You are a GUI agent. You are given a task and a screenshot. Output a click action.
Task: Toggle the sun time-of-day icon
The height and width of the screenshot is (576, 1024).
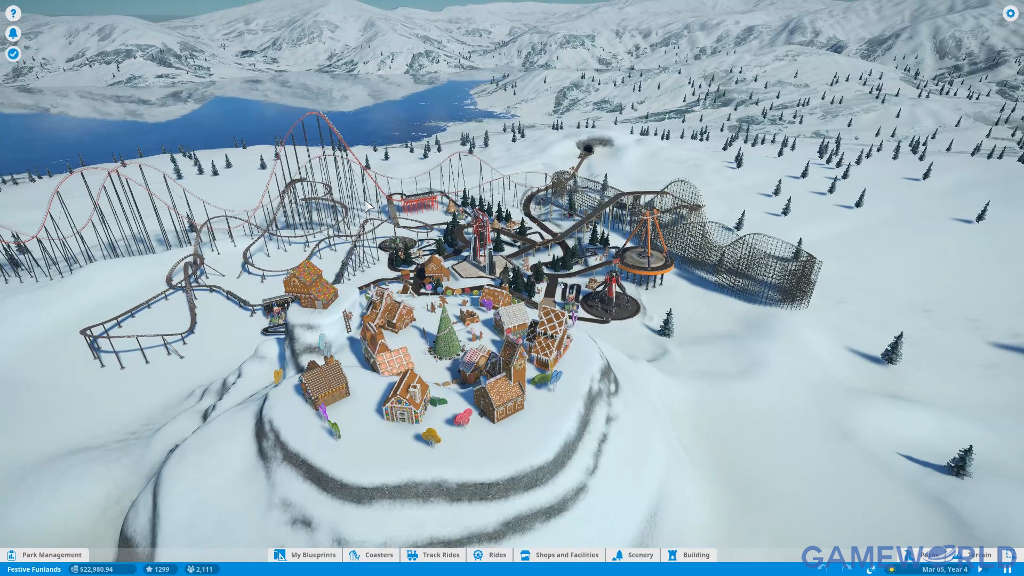click(x=890, y=569)
